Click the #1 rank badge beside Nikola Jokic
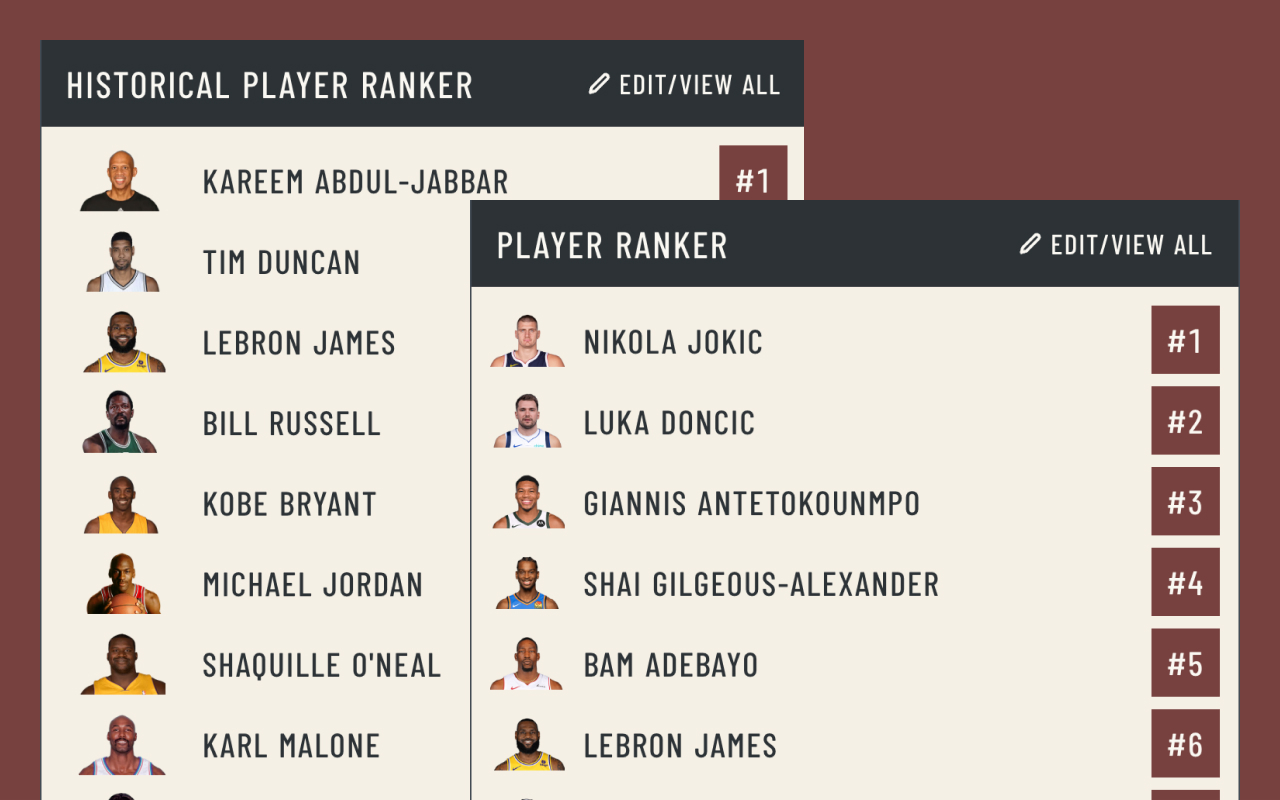Viewport: 1280px width, 800px height. pyautogui.click(x=1185, y=339)
